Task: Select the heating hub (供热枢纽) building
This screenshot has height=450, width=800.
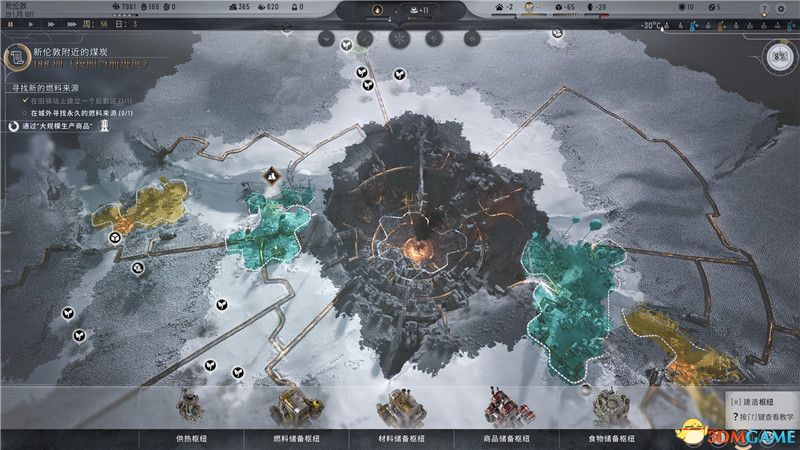Action: [x=190, y=412]
